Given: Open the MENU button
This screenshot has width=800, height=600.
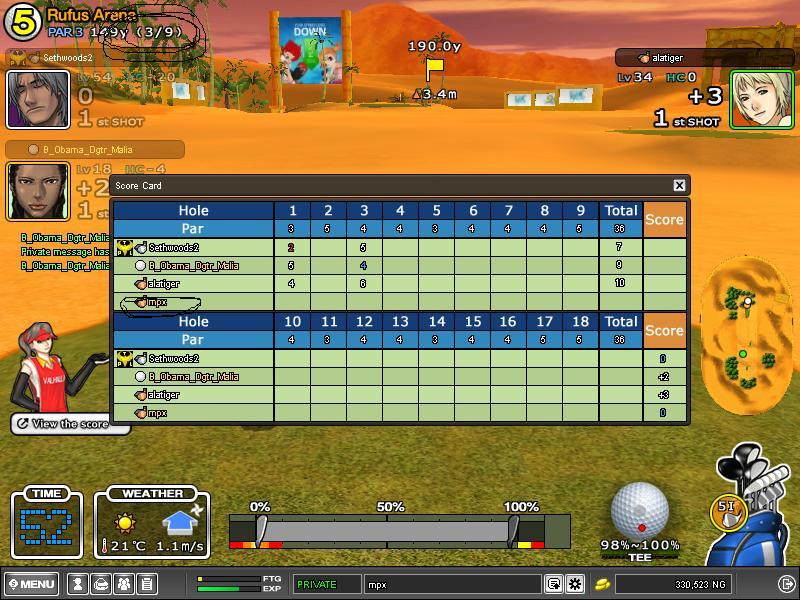Looking at the screenshot, I should pos(31,584).
